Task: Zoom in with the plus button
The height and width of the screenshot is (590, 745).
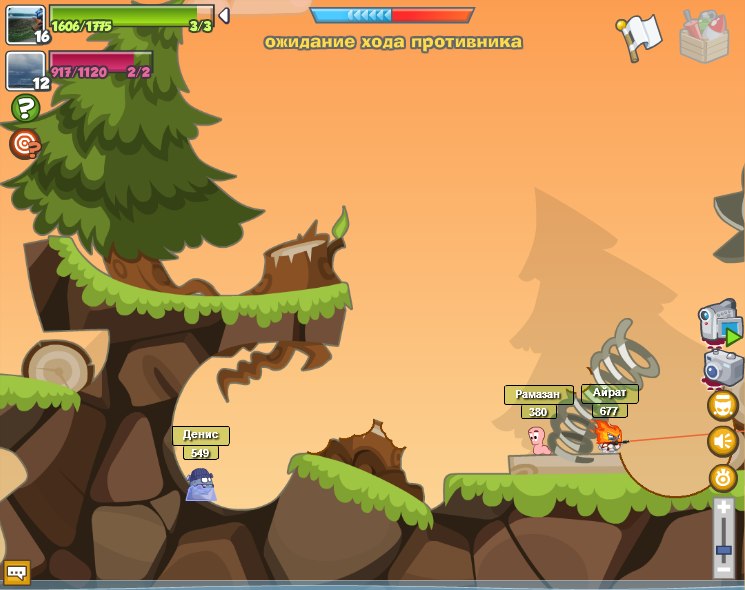Action: (724, 509)
